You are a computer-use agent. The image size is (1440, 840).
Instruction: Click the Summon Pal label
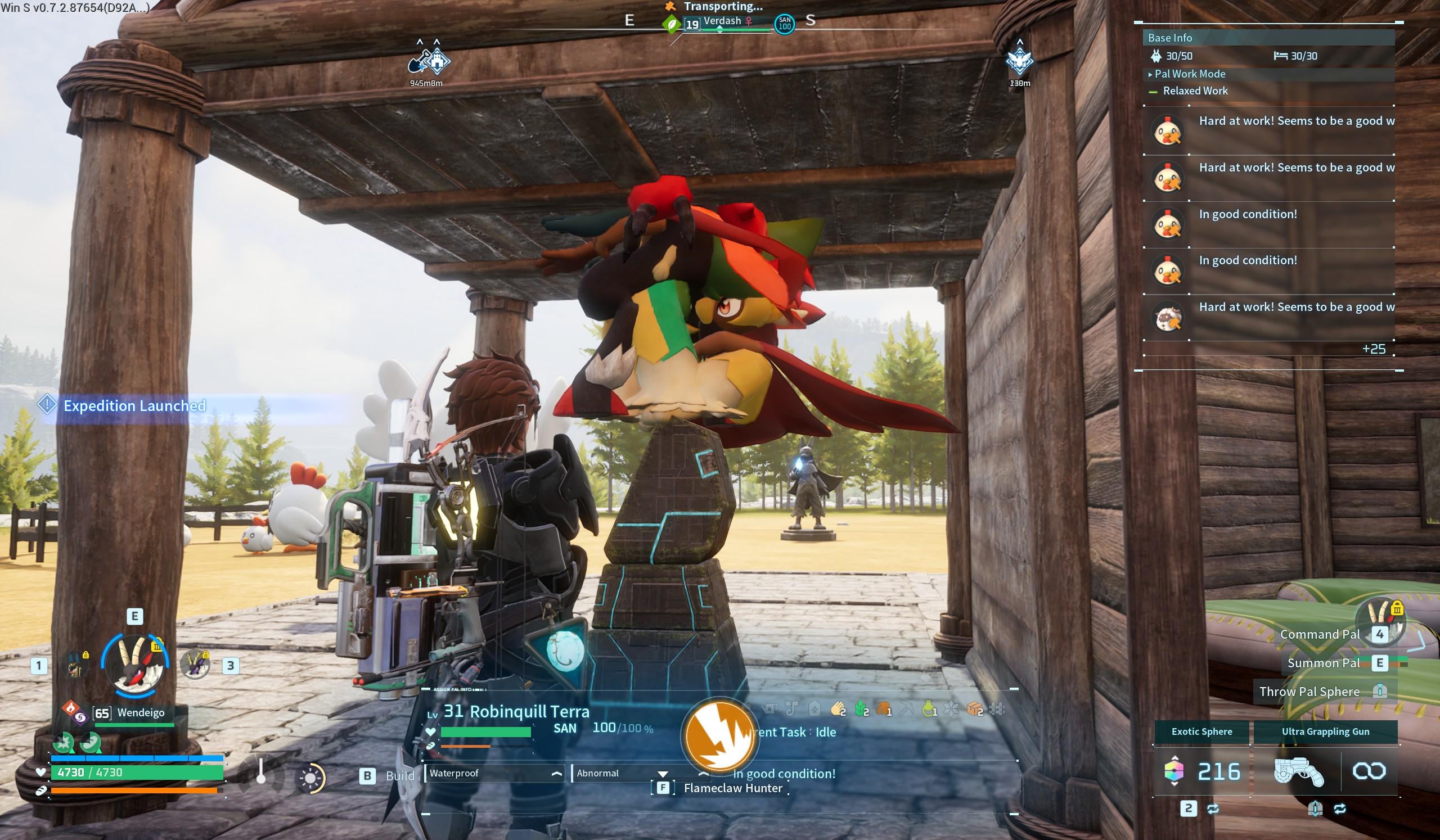(1323, 663)
